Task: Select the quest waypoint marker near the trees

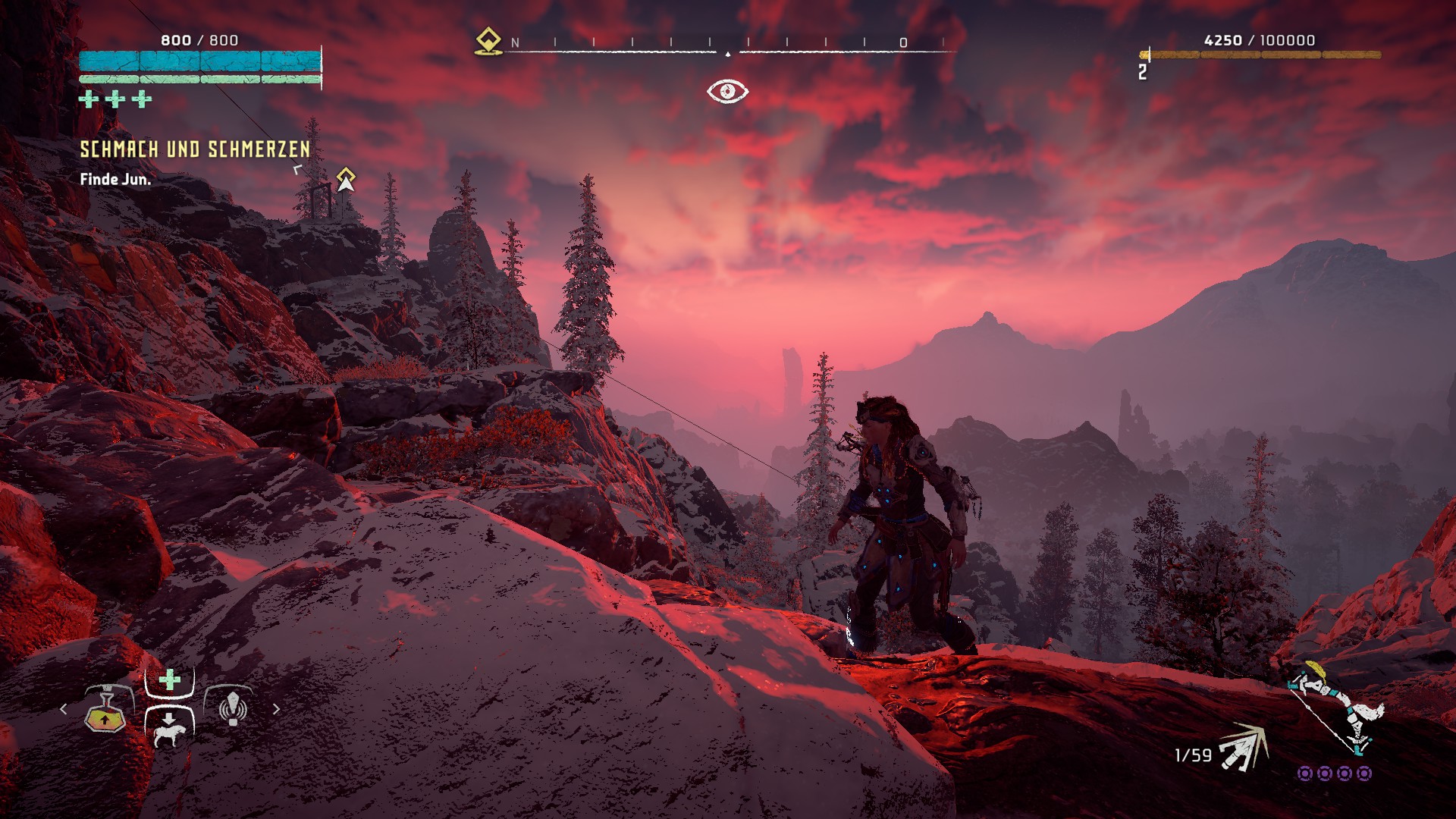Action: click(346, 180)
